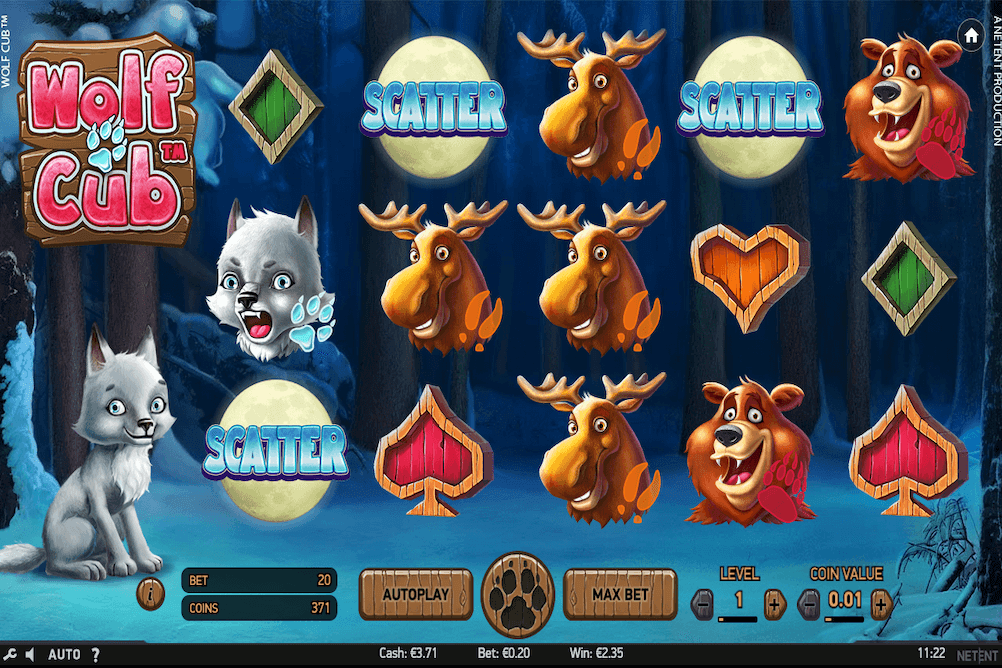This screenshot has height=668, width=1002.
Task: Raise the coin value
Action: click(880, 603)
